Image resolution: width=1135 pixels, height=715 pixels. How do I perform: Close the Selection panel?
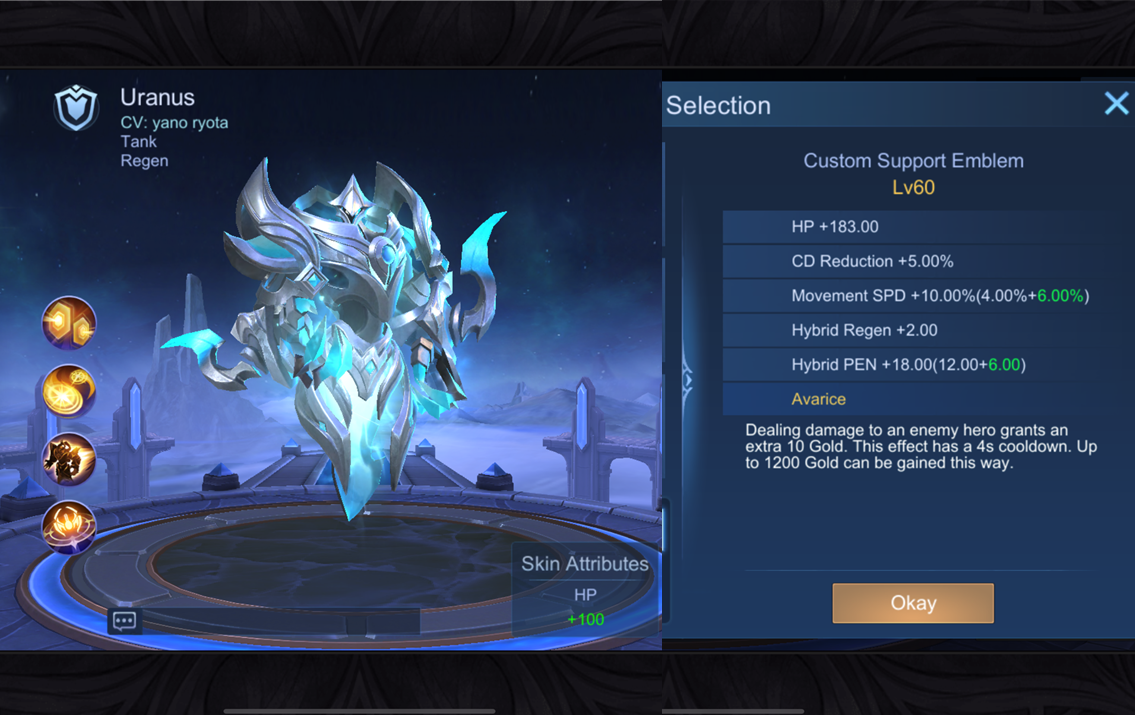(x=1116, y=104)
